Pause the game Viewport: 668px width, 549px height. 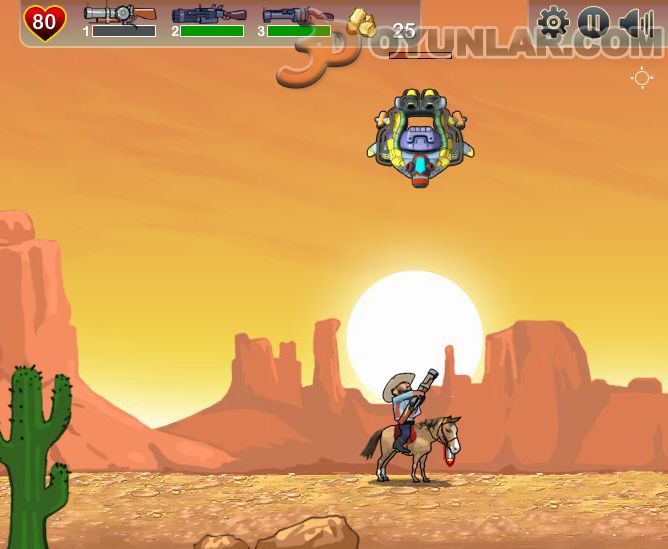coord(594,22)
